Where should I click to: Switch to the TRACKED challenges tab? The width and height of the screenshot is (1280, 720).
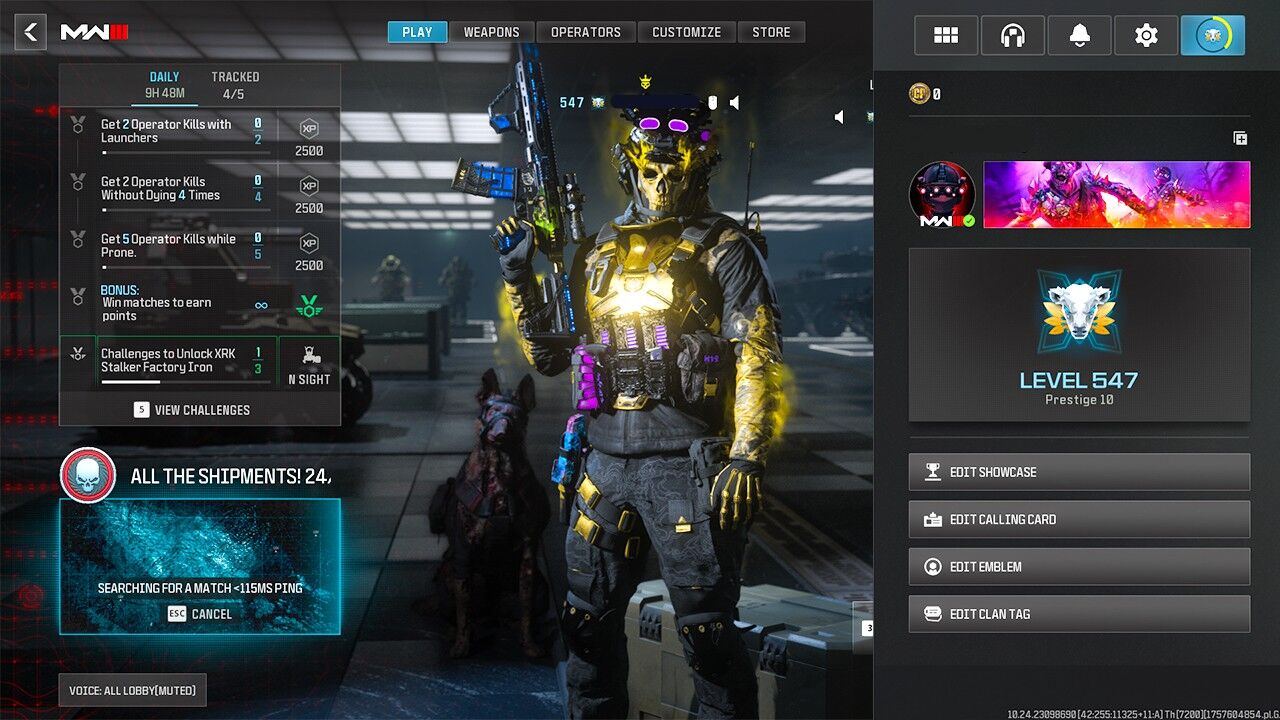pyautogui.click(x=235, y=82)
